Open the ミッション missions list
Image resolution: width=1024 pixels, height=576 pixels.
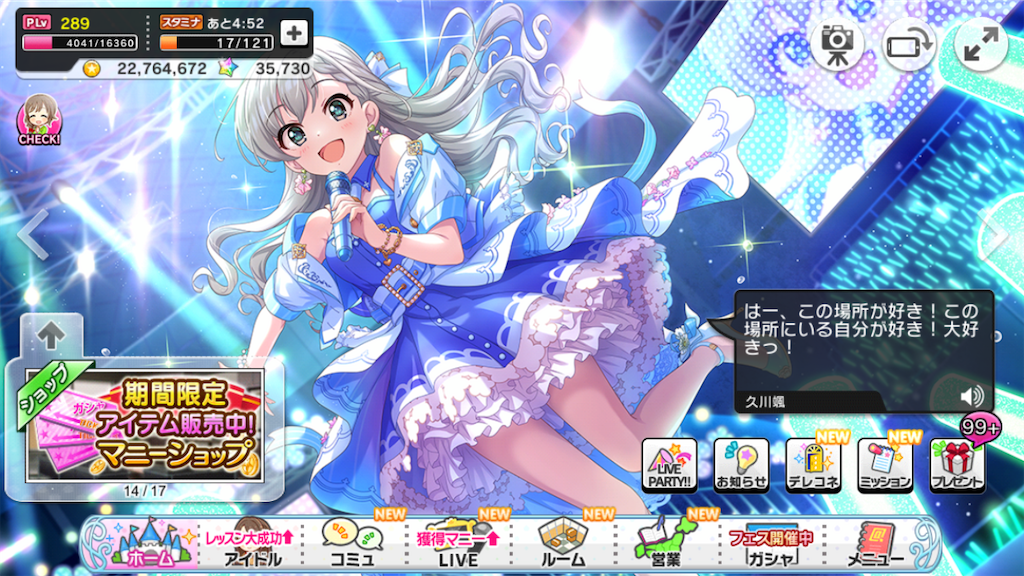[885, 465]
